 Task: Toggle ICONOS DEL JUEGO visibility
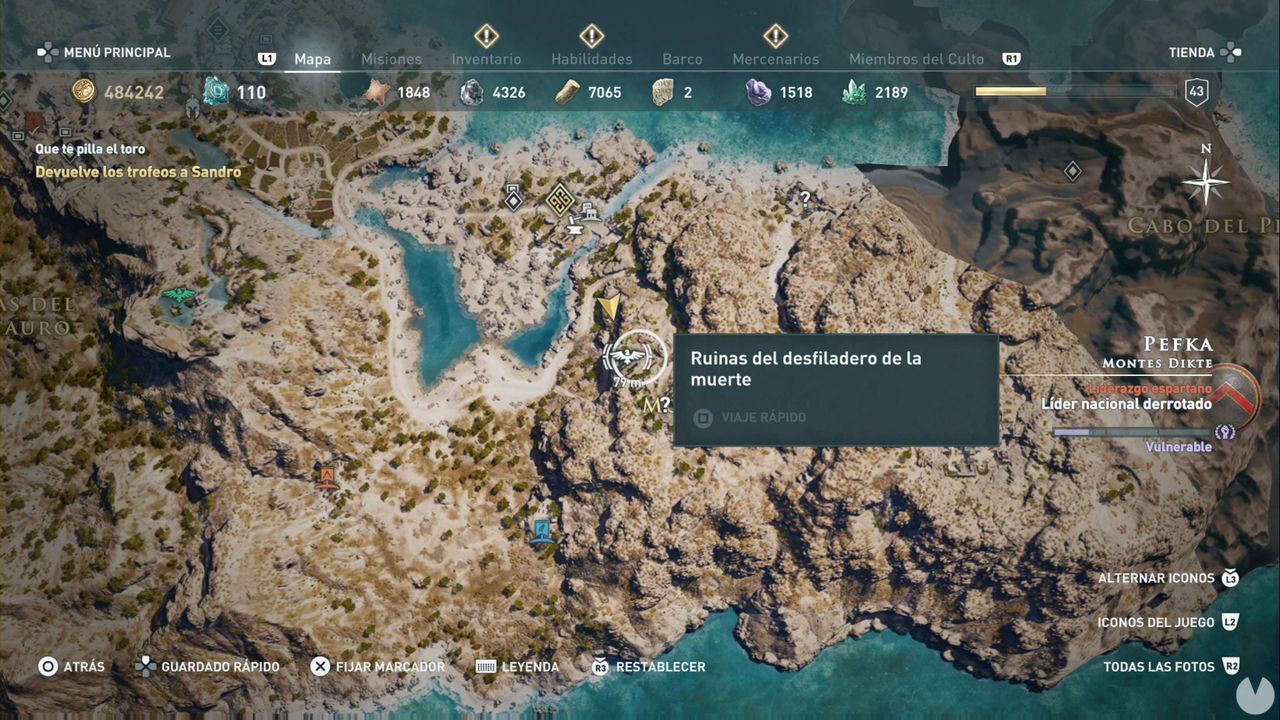[1155, 620]
